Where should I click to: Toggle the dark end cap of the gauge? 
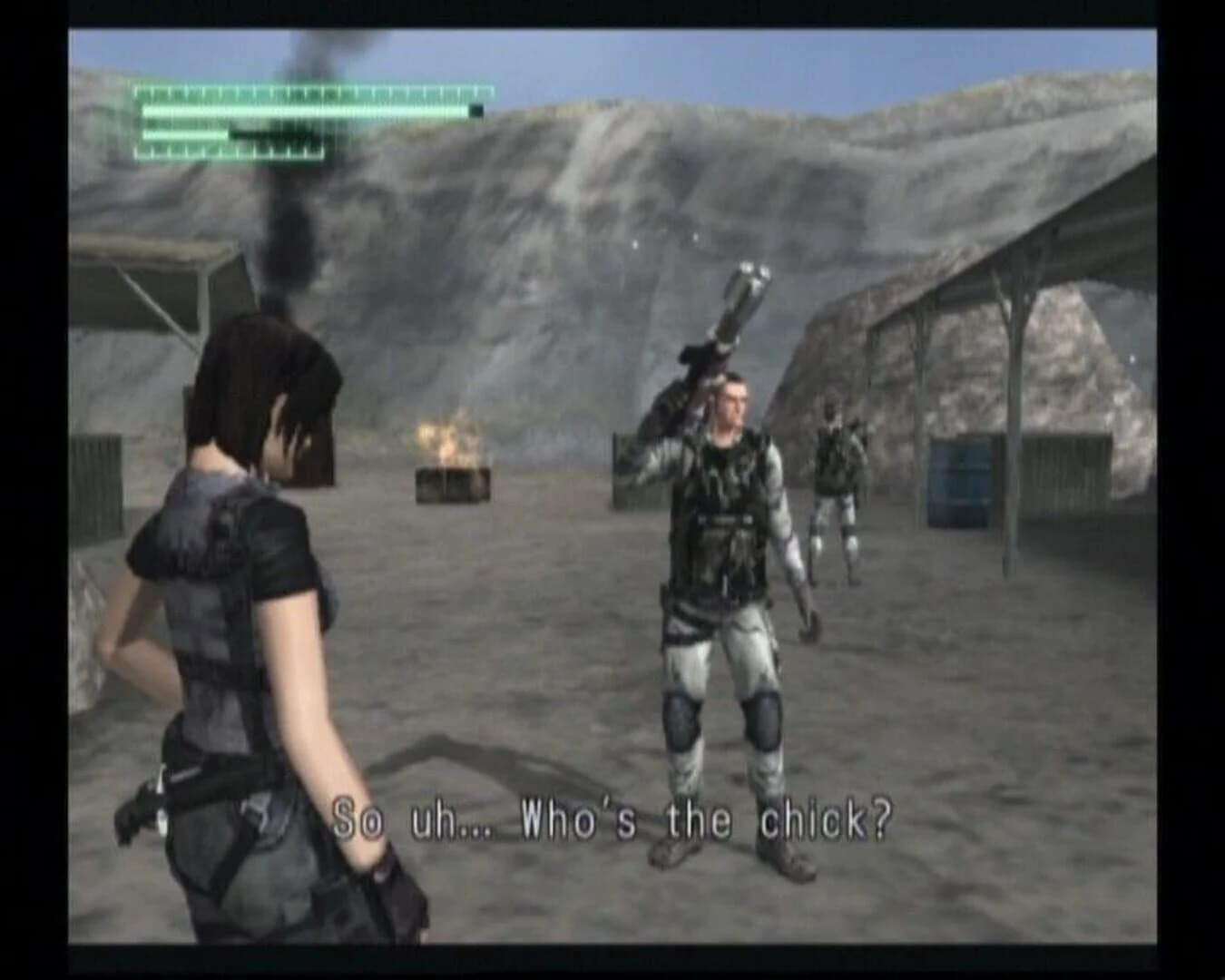(x=475, y=110)
